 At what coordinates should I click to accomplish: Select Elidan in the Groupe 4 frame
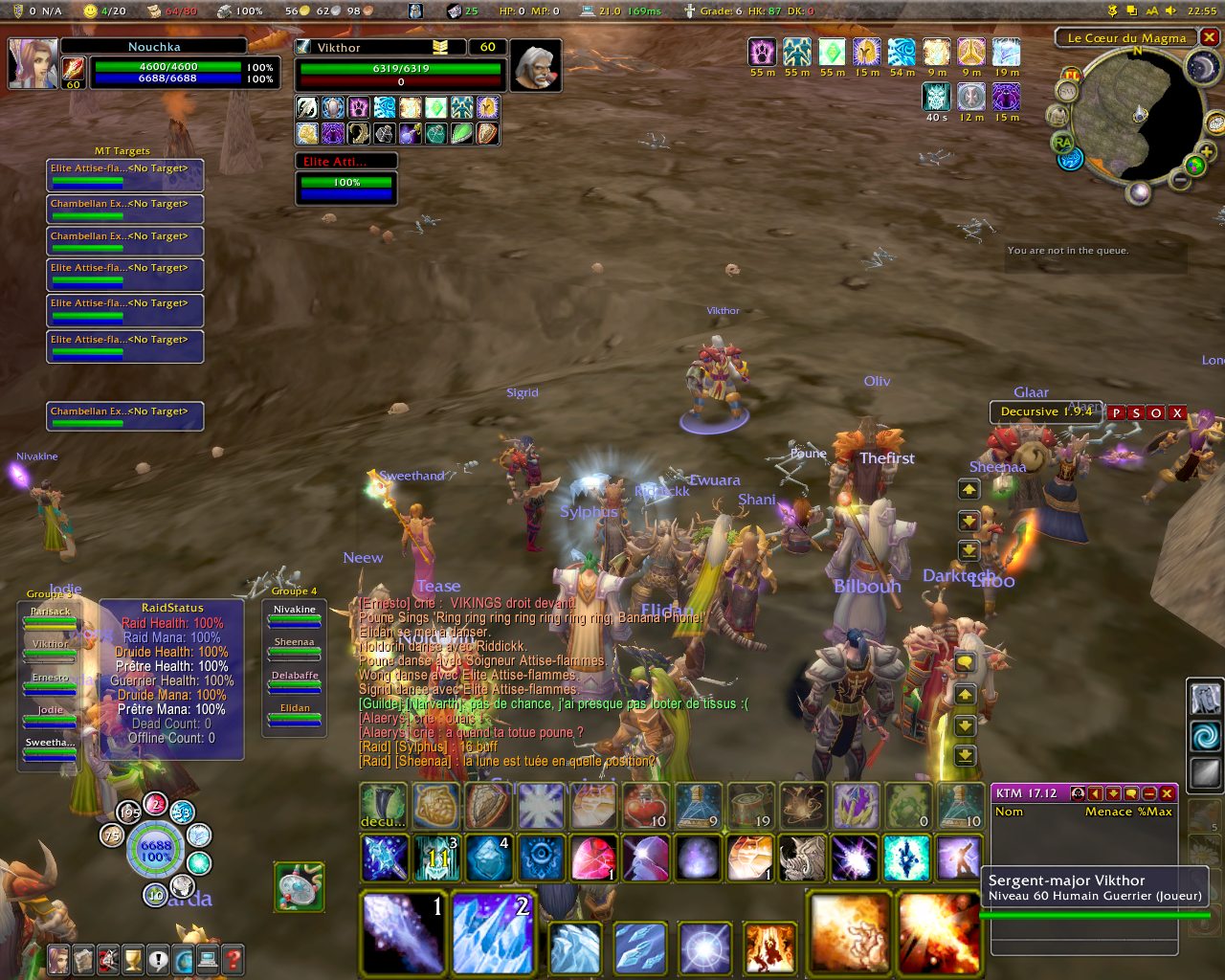tap(295, 715)
